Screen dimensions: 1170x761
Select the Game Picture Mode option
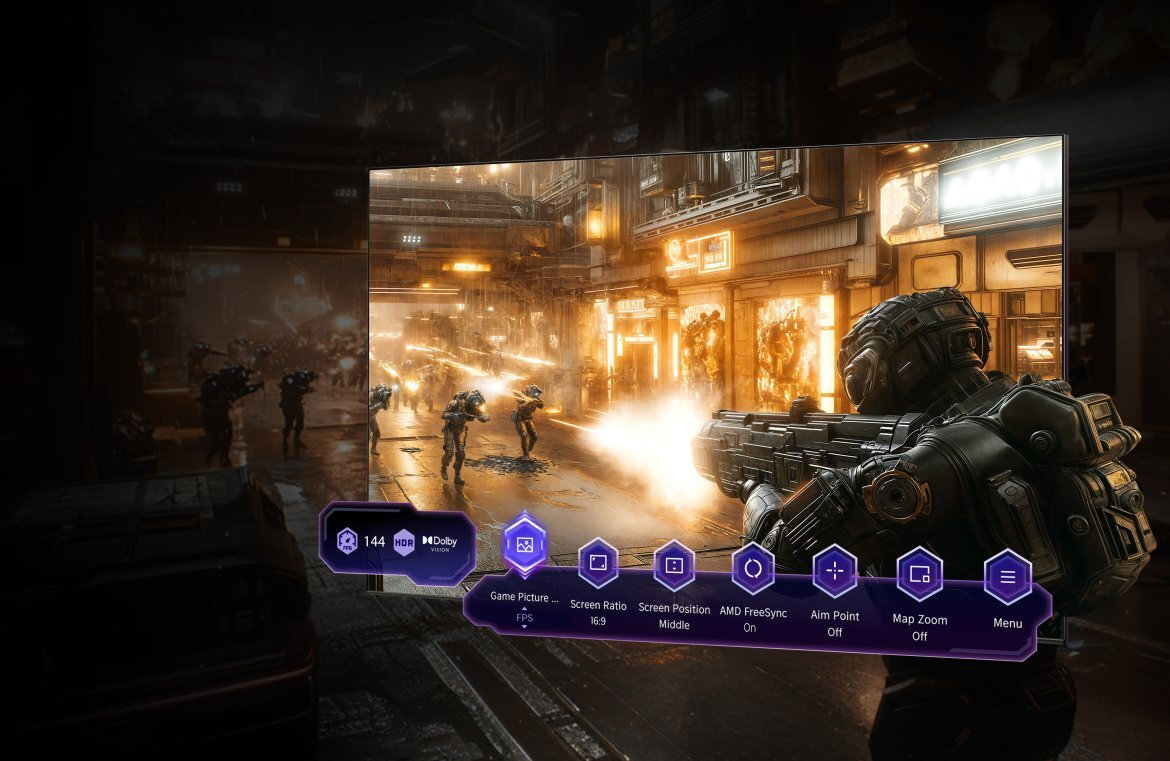[x=525, y=546]
